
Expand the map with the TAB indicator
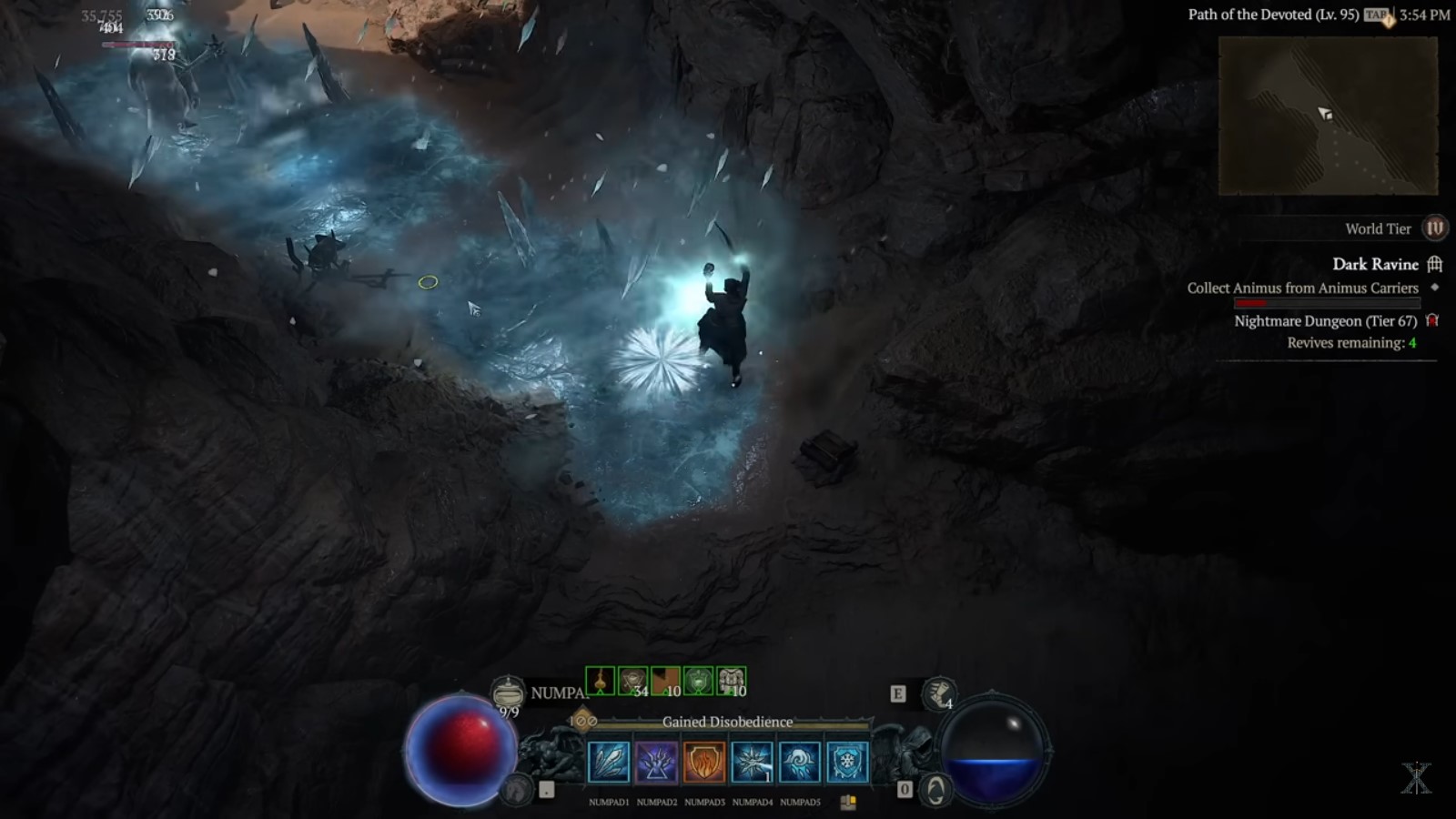(x=1376, y=15)
